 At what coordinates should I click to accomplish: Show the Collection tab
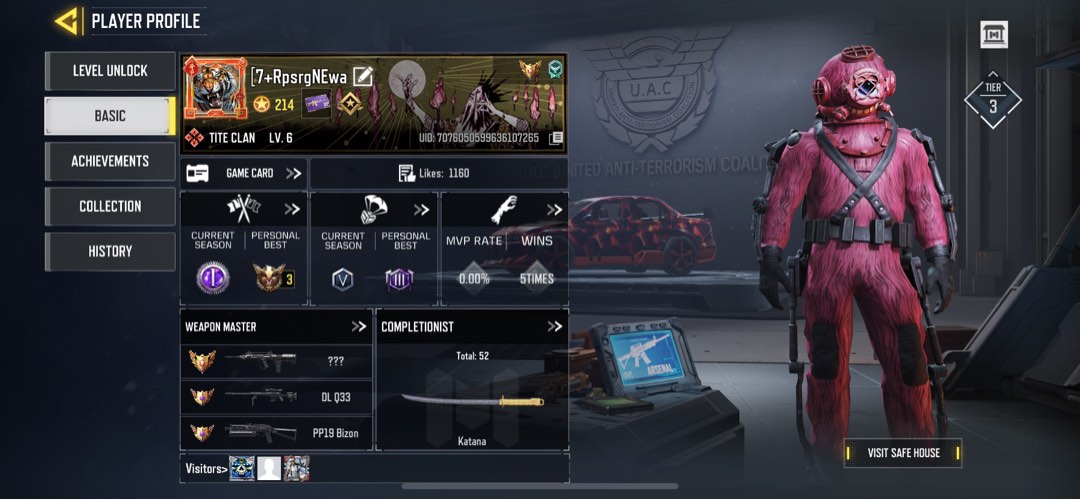coord(110,206)
